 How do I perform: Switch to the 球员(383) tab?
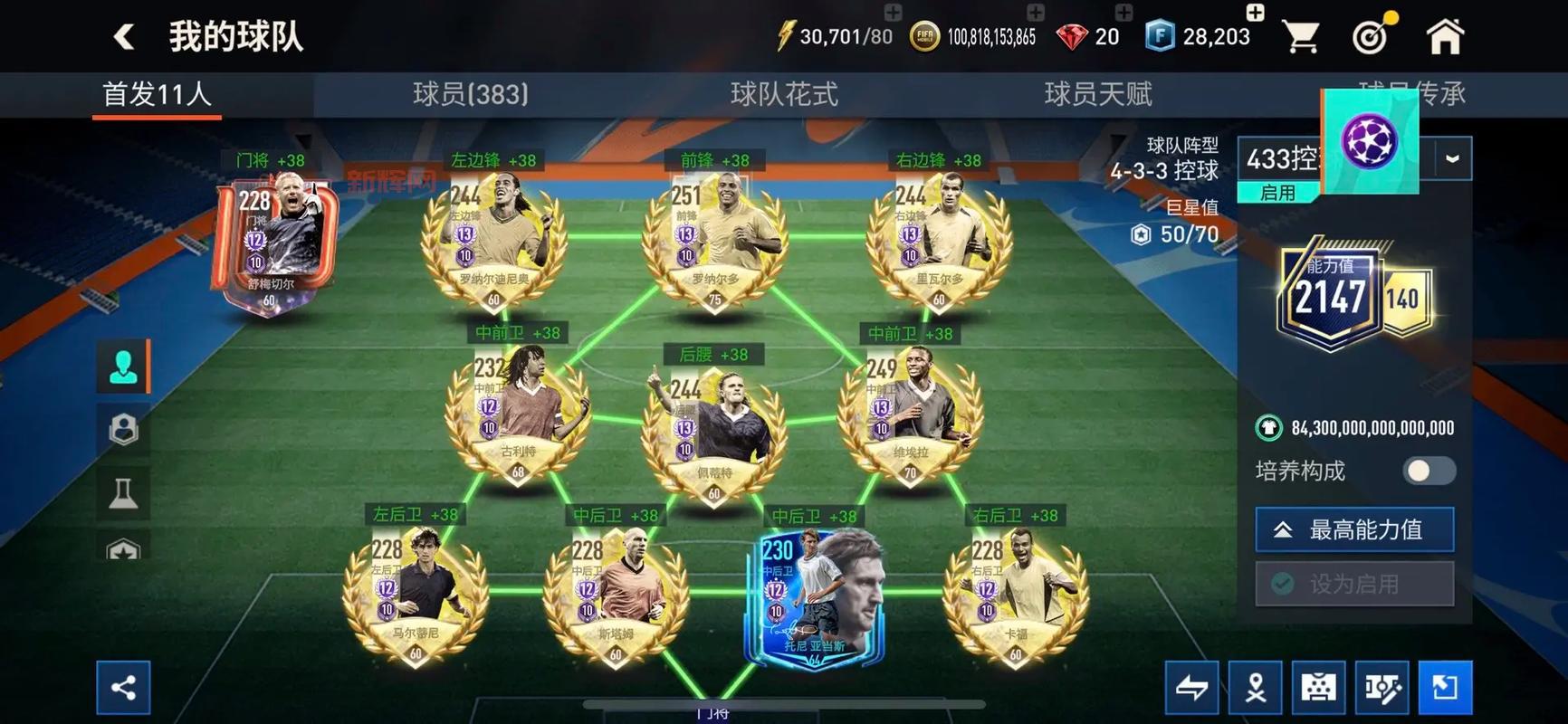coord(469,94)
